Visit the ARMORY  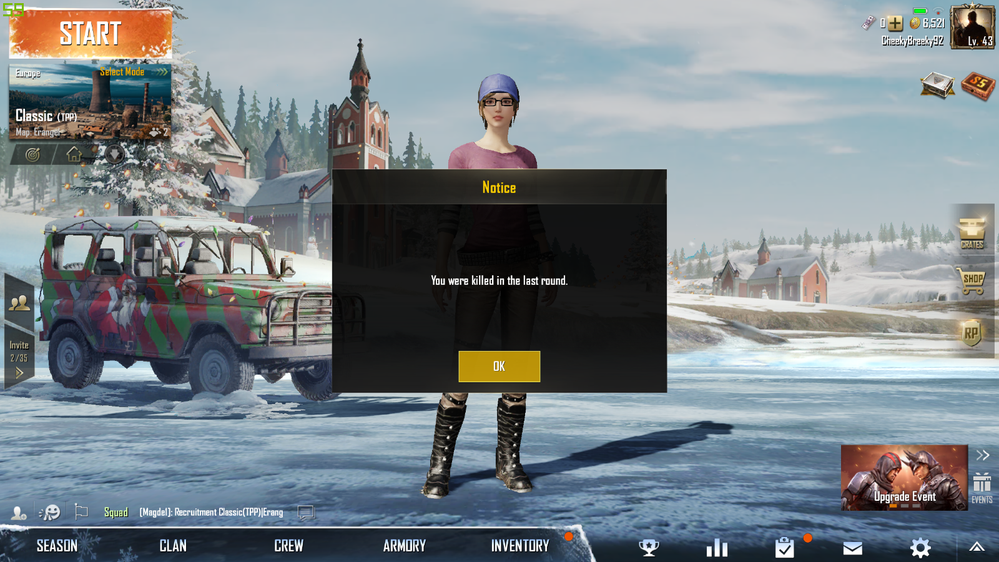click(404, 545)
